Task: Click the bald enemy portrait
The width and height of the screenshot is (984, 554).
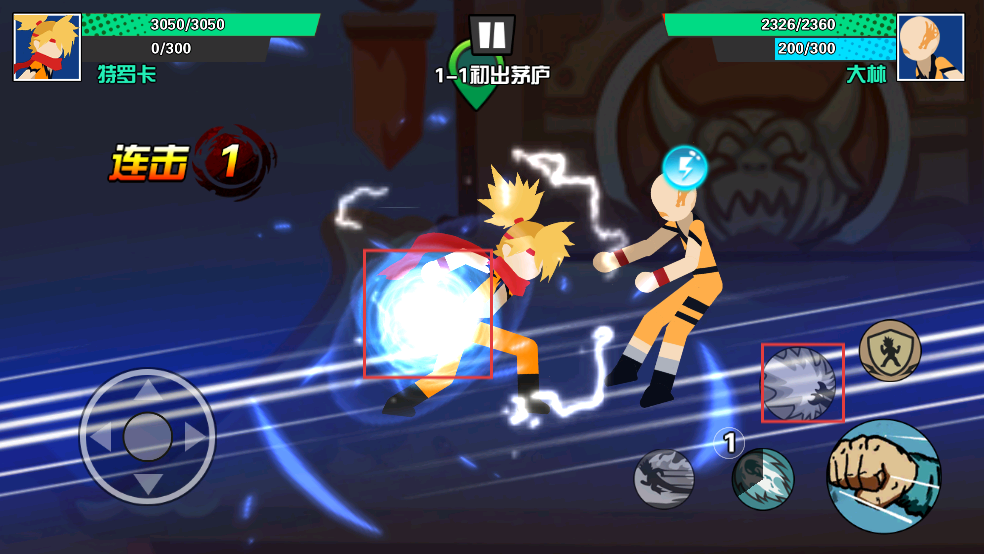Action: point(930,47)
